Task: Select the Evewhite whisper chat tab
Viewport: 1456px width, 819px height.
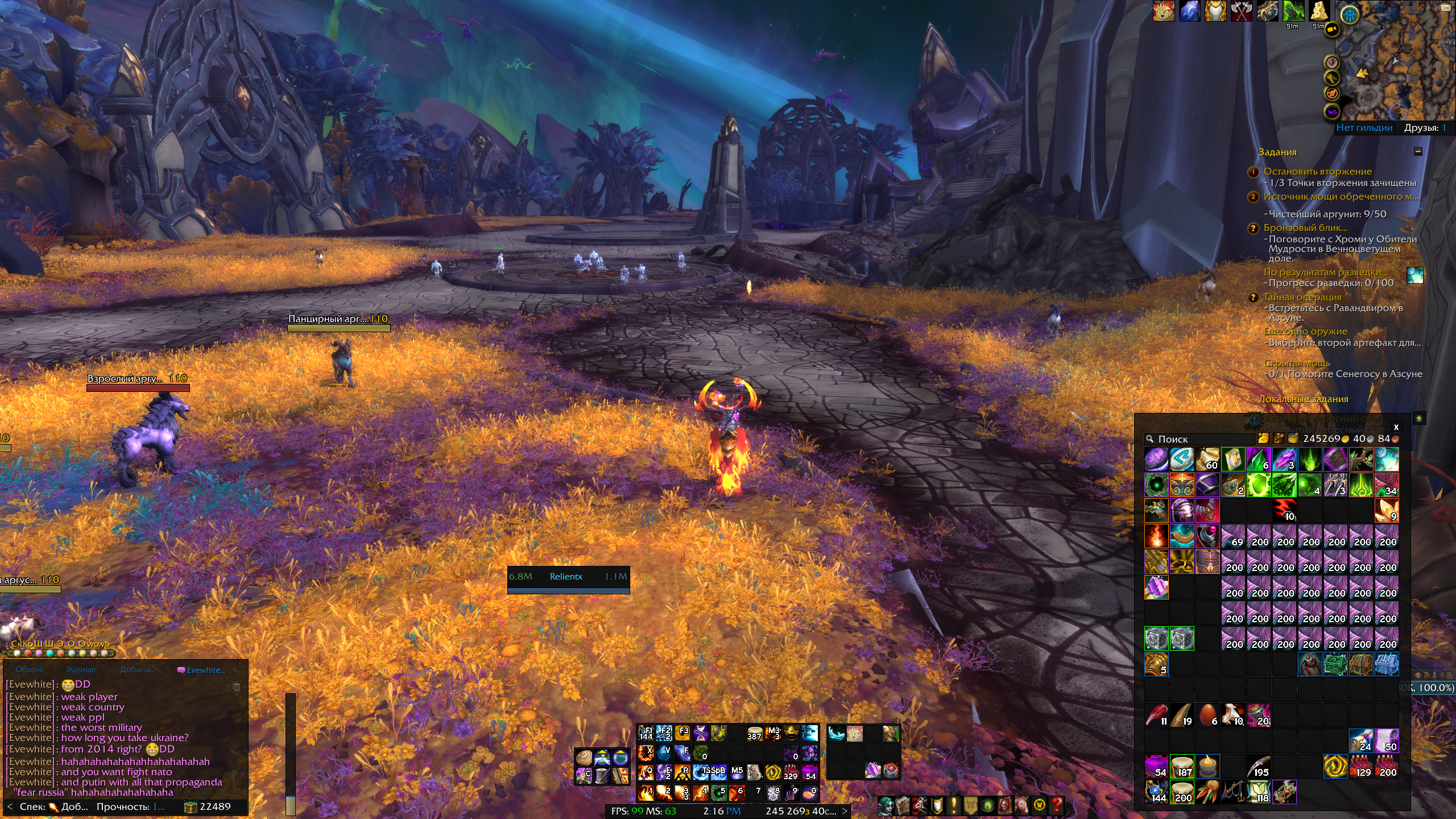Action: (x=202, y=670)
